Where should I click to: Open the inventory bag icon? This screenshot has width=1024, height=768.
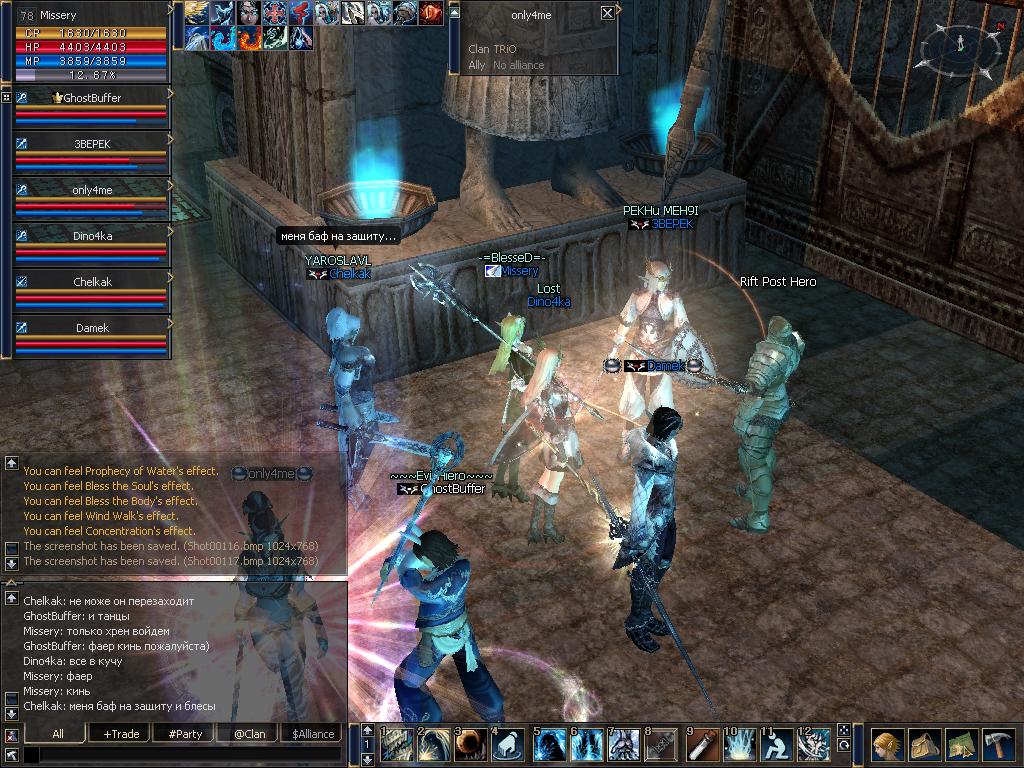pyautogui.click(x=924, y=745)
